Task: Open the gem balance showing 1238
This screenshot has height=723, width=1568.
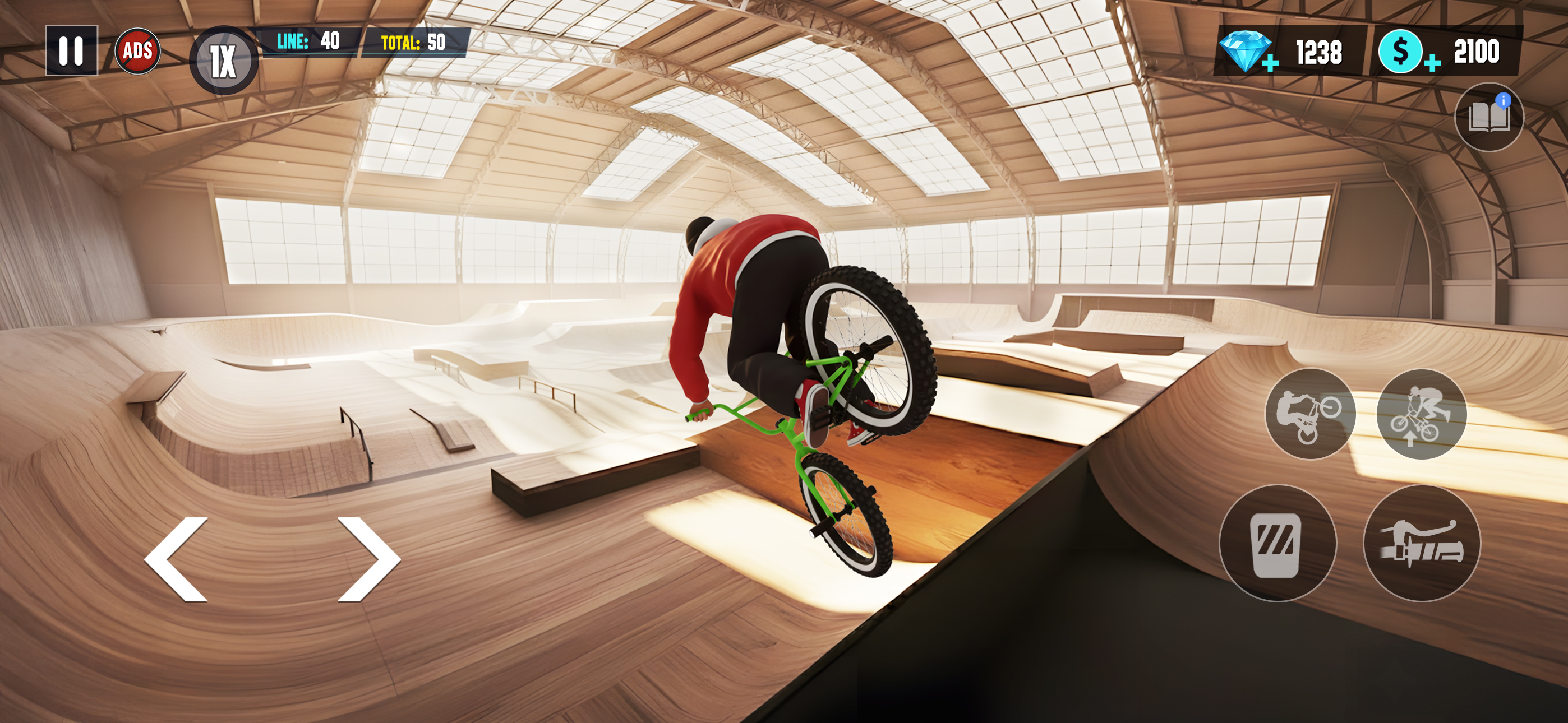Action: 1318,52
